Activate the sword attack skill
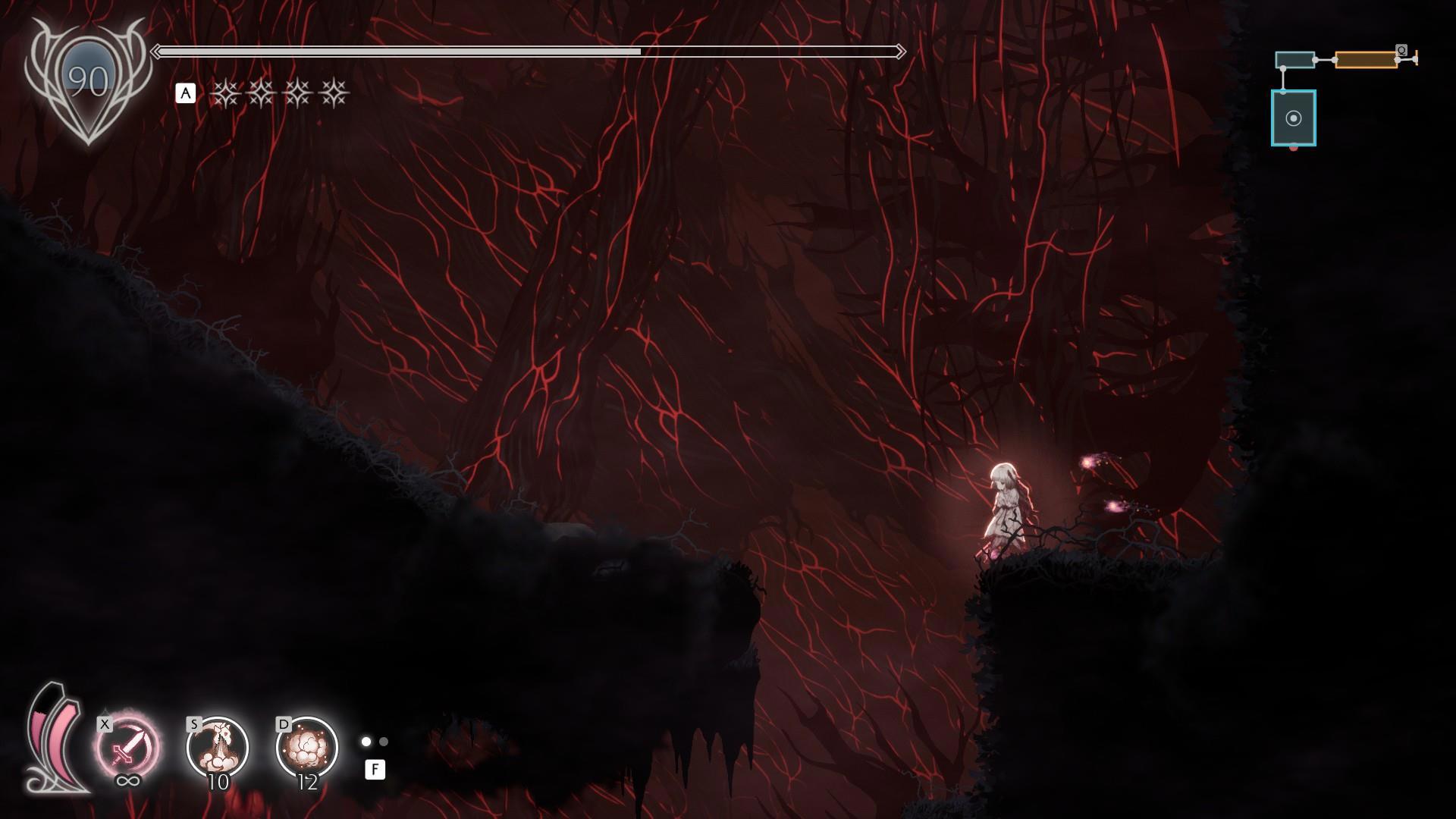This screenshot has height=819, width=1456. tap(127, 748)
